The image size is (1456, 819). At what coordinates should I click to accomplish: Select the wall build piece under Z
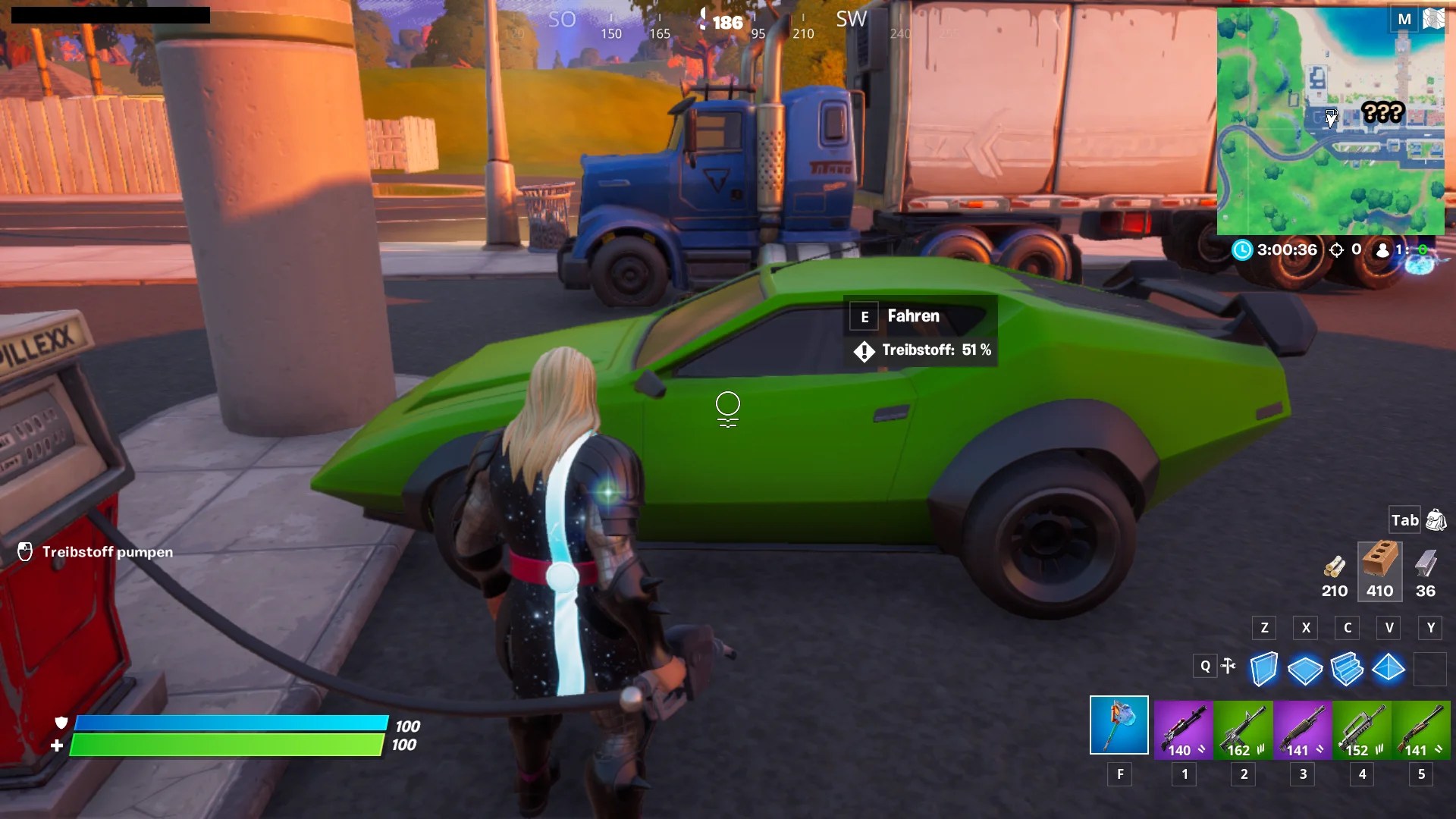[1265, 670]
